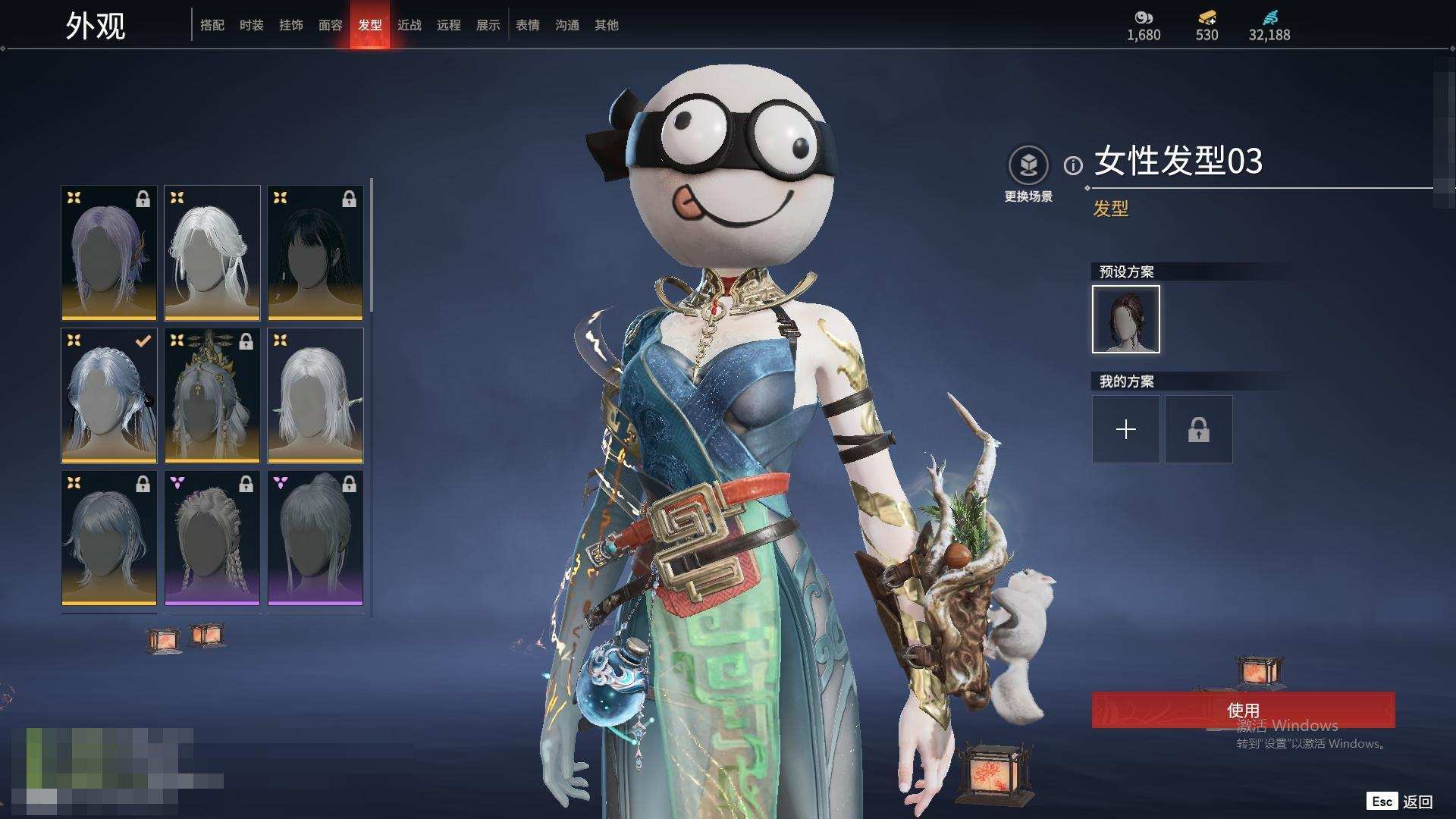This screenshot has width=1456, height=819.
Task: Pick the locked black hair hairstyle
Action: pyautogui.click(x=315, y=253)
